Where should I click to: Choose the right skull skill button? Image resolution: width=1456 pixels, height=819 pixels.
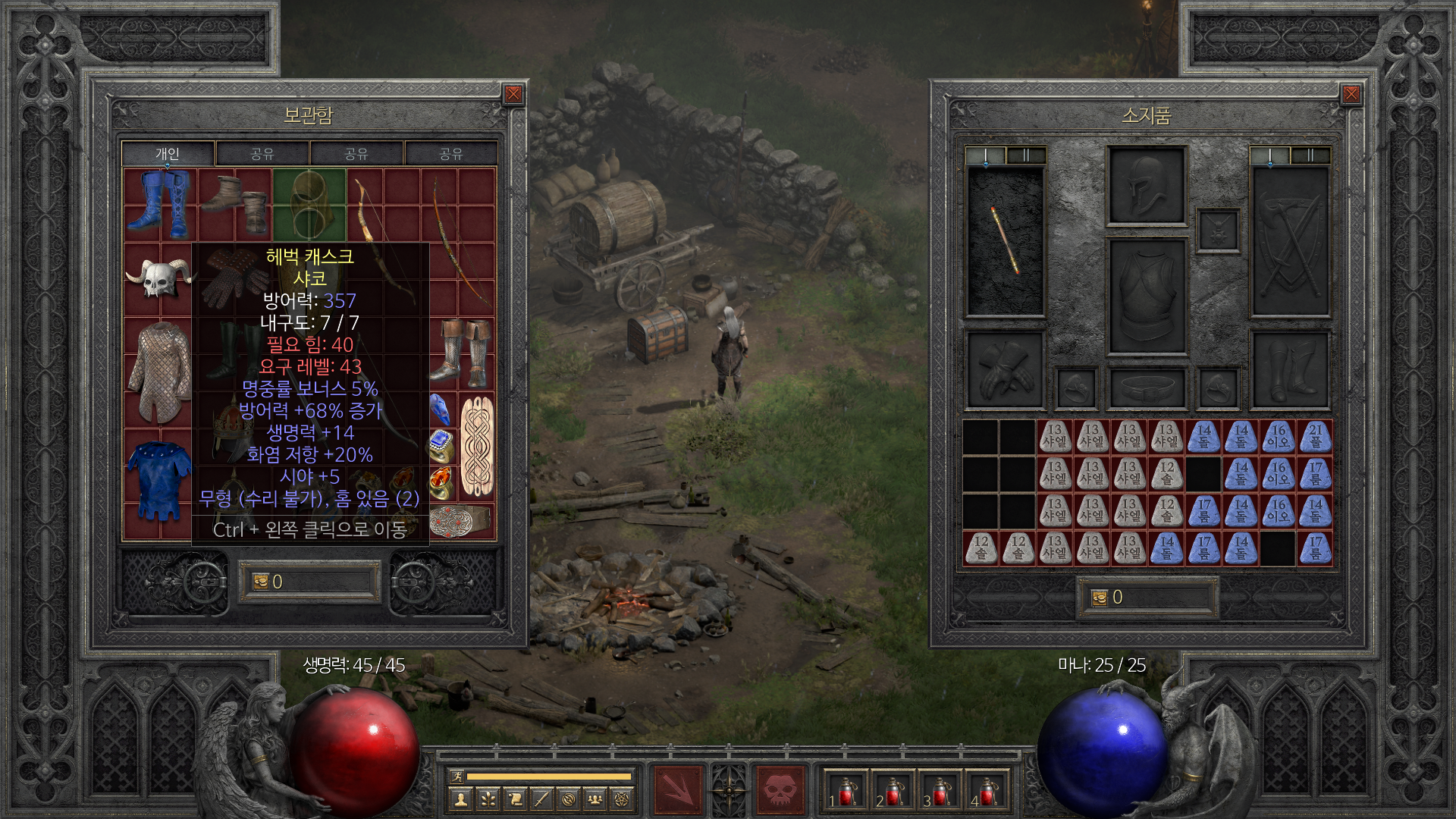pyautogui.click(x=780, y=790)
